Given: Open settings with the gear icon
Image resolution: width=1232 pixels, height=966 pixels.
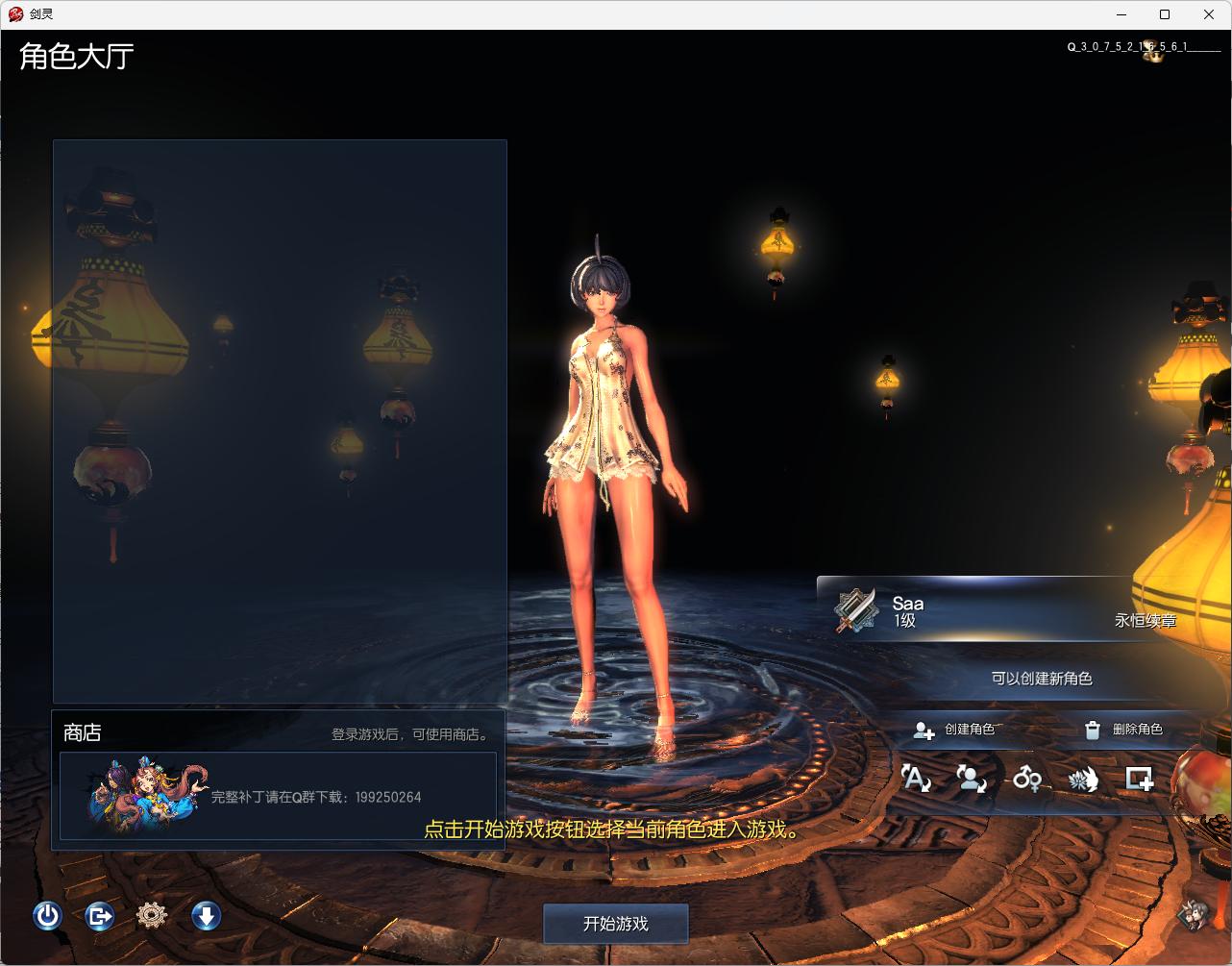Looking at the screenshot, I should coord(152,916).
